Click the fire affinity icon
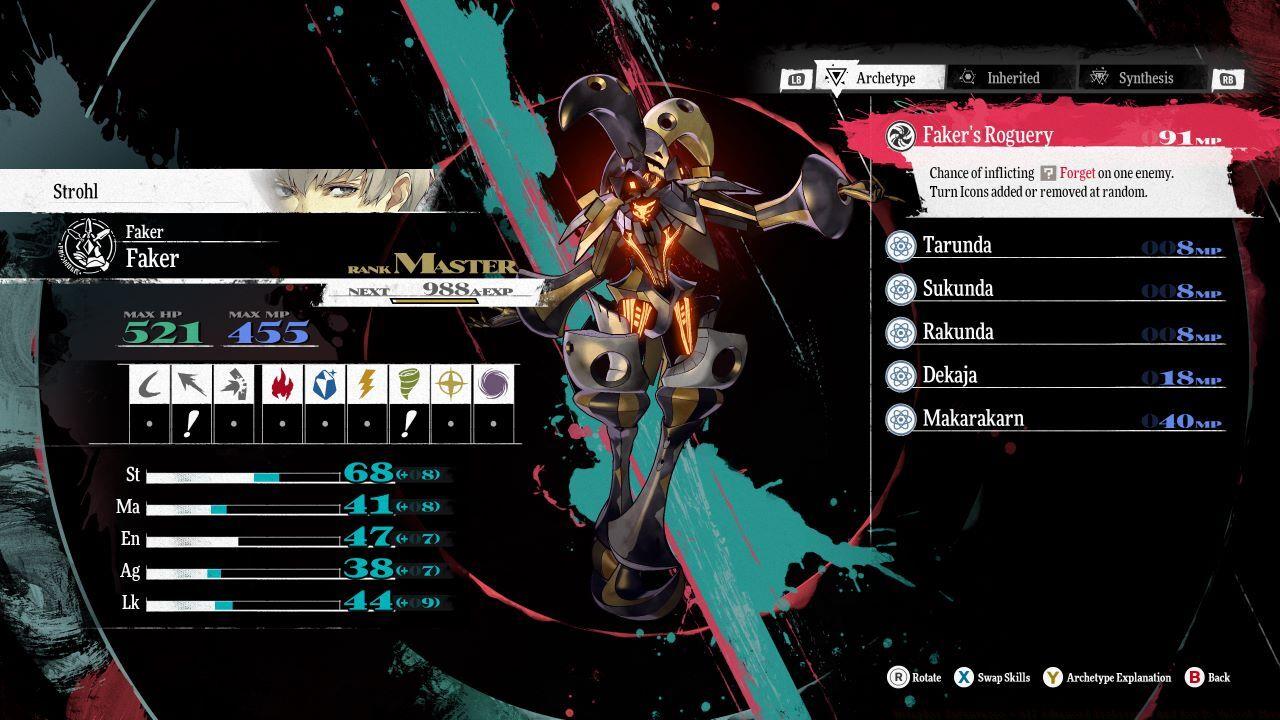1280x720 pixels. pyautogui.click(x=283, y=384)
